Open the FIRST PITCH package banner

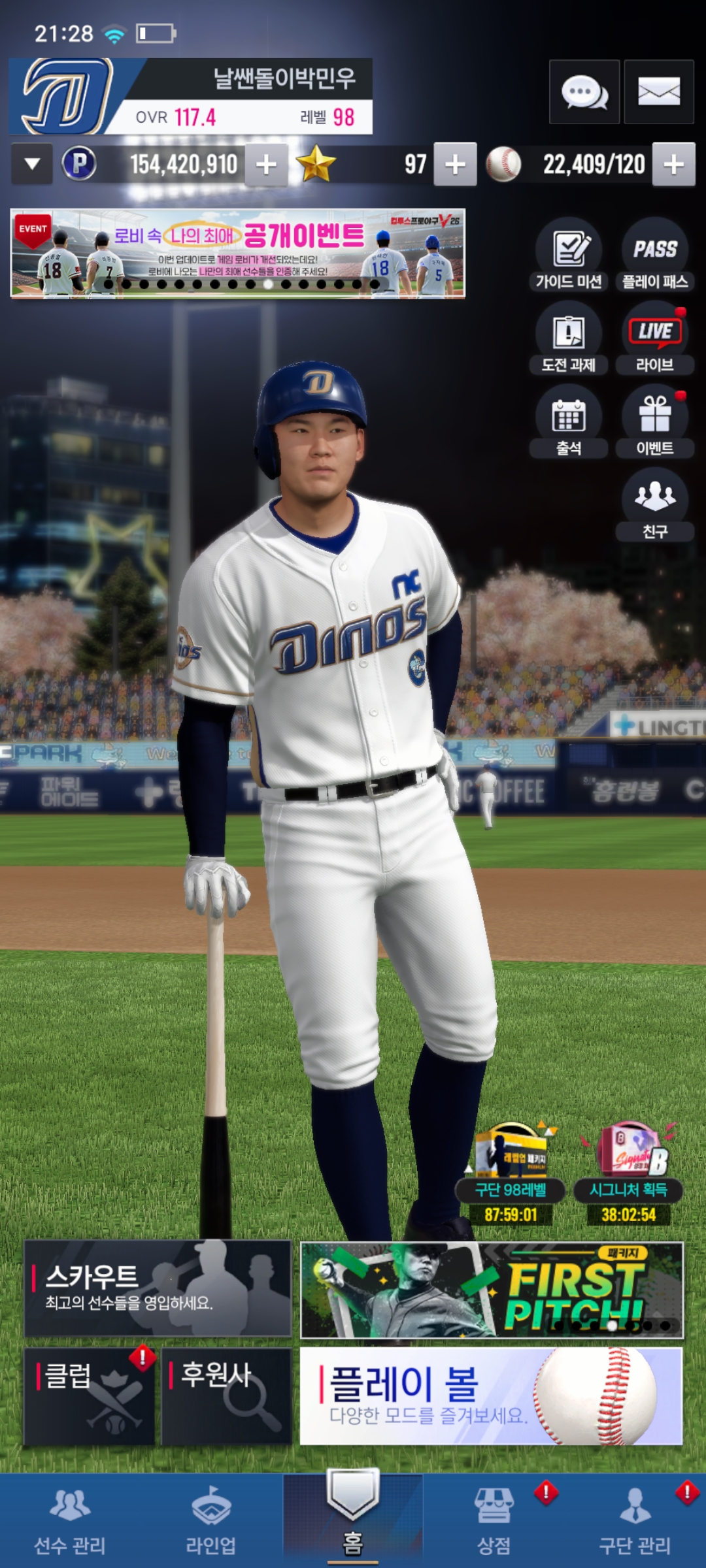[491, 1290]
